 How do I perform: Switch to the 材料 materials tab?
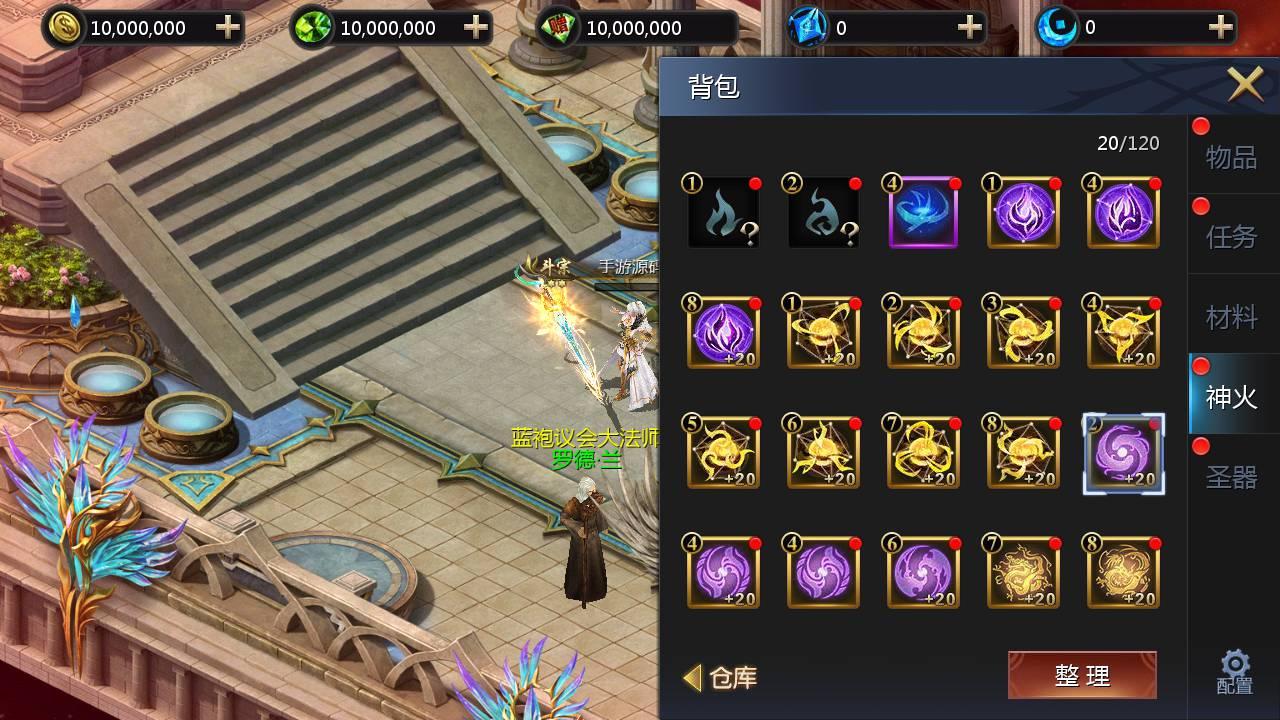pos(1231,317)
